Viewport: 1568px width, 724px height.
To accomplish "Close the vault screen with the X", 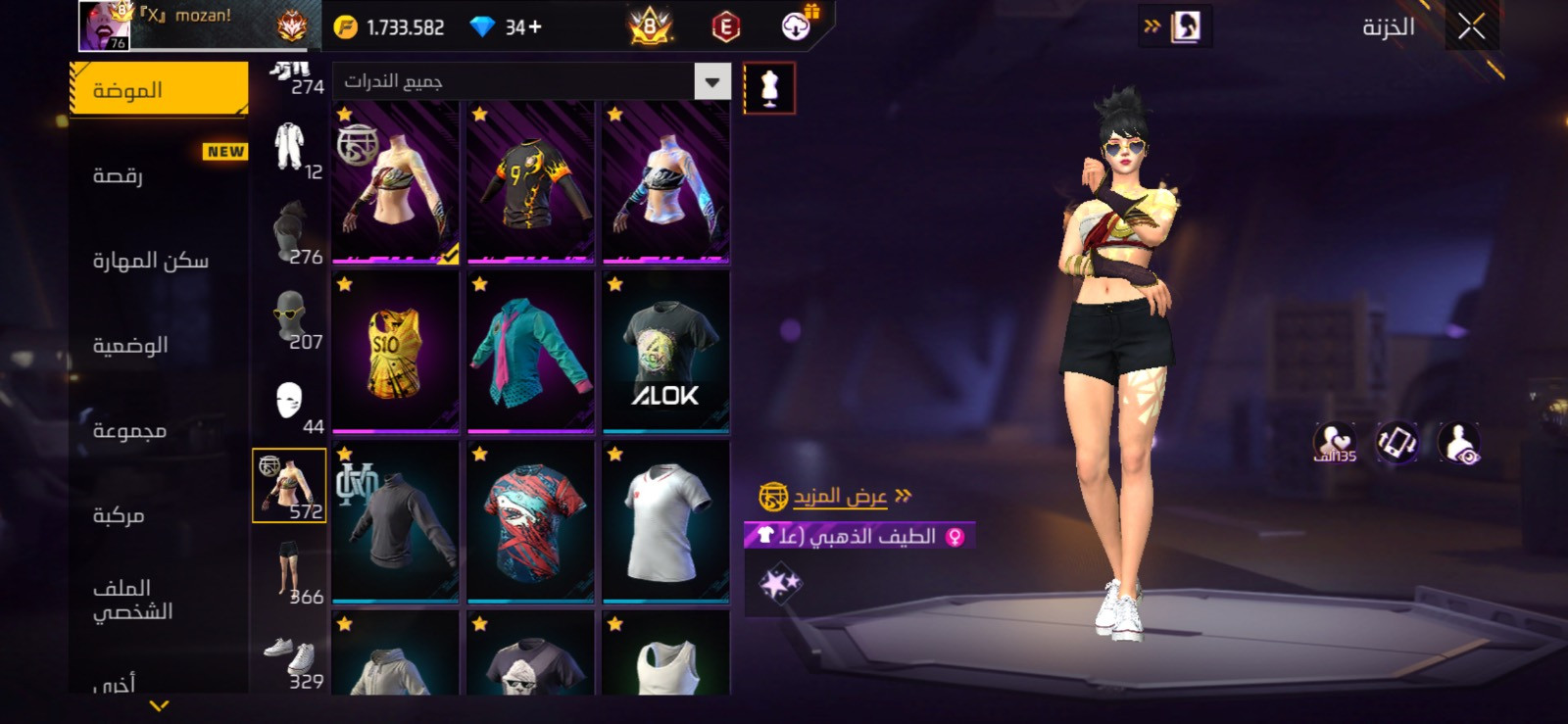I will [1470, 27].
